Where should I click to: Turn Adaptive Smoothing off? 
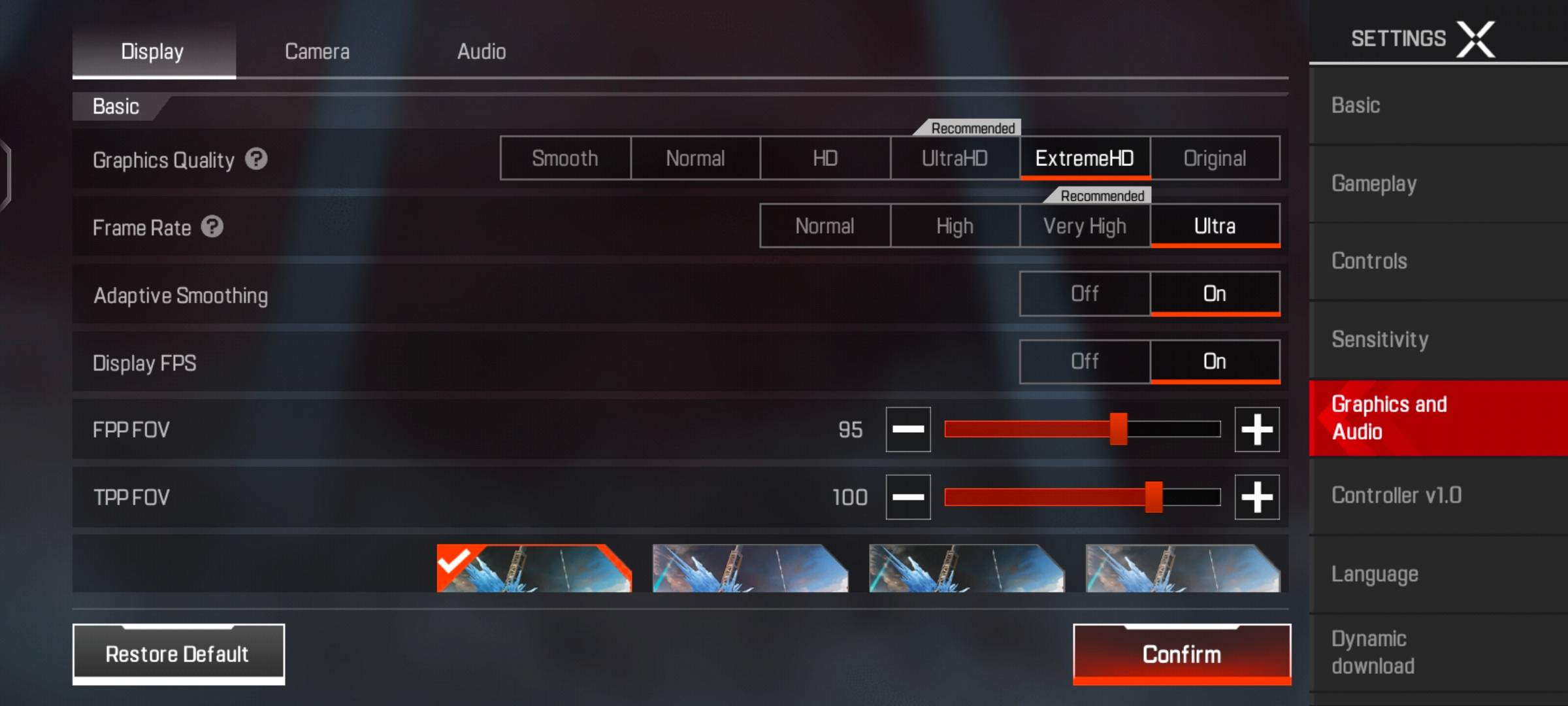coord(1085,294)
